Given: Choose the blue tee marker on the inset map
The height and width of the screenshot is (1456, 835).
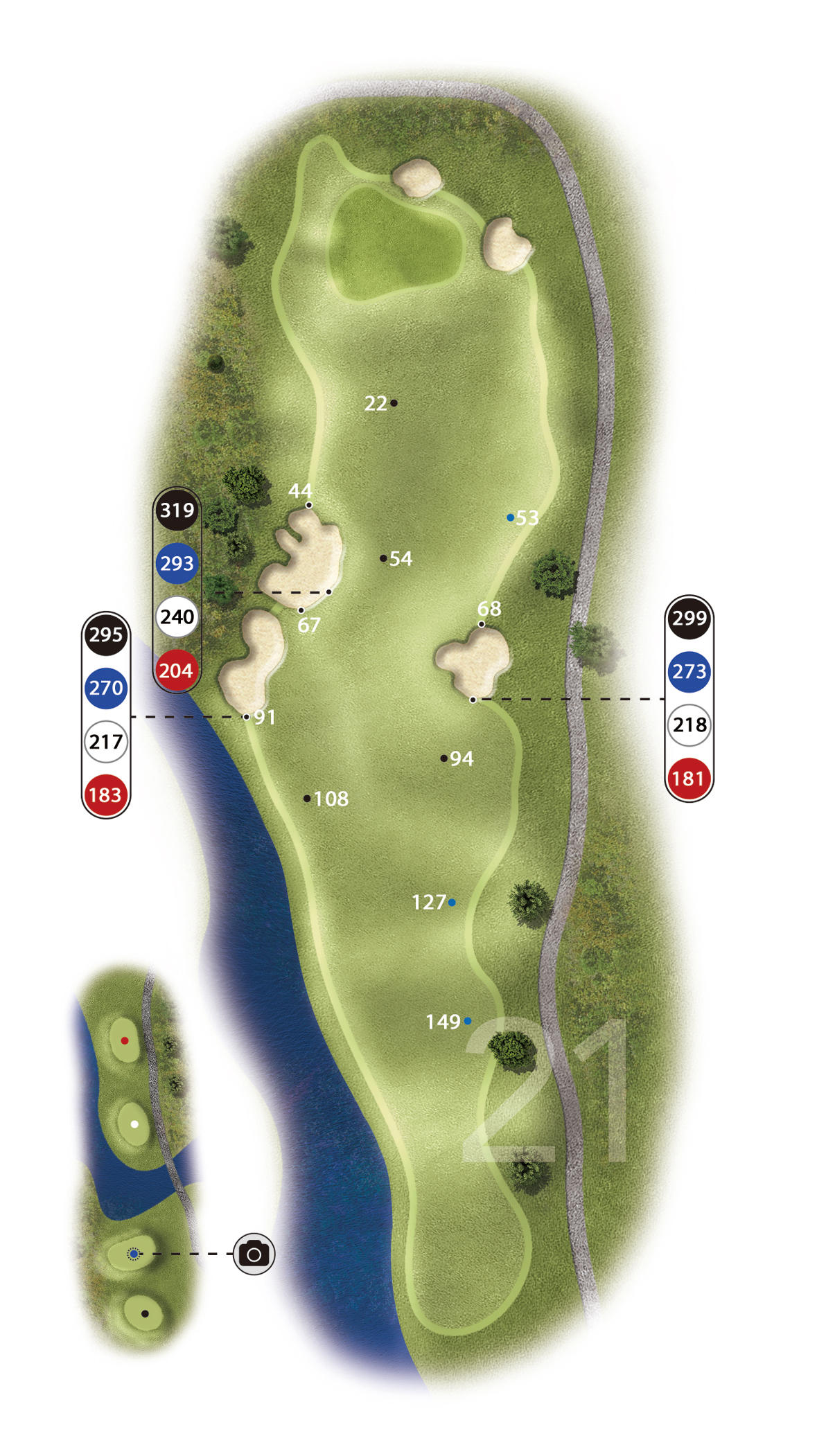Looking at the screenshot, I should pyautogui.click(x=134, y=1254).
